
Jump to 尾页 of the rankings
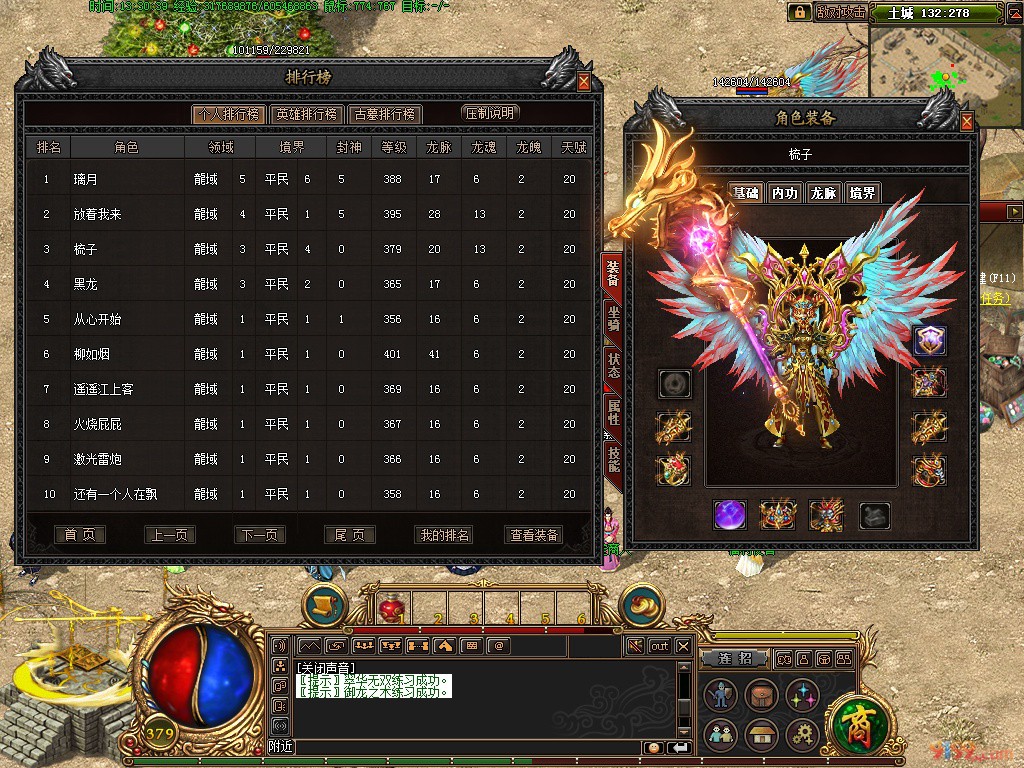tap(350, 535)
